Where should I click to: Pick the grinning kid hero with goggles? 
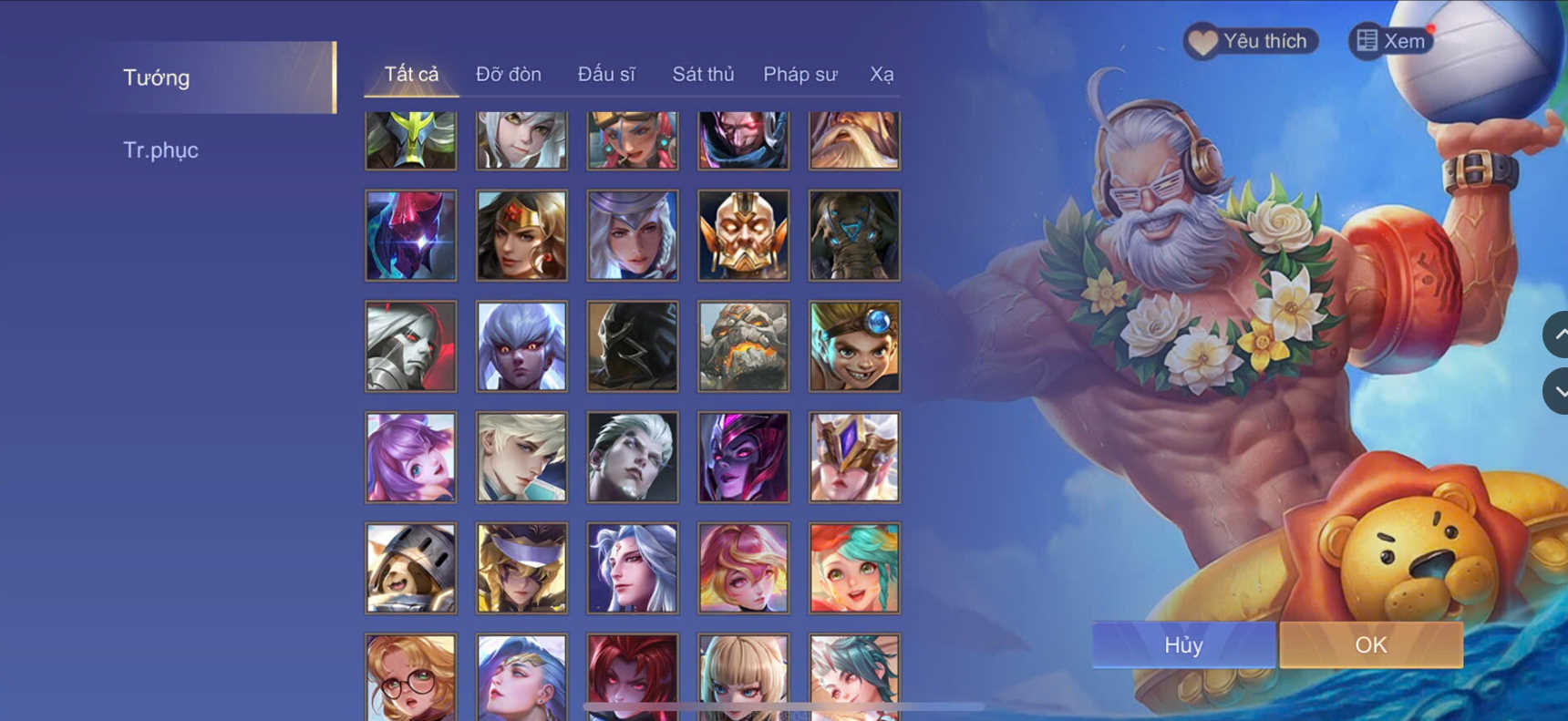click(853, 345)
